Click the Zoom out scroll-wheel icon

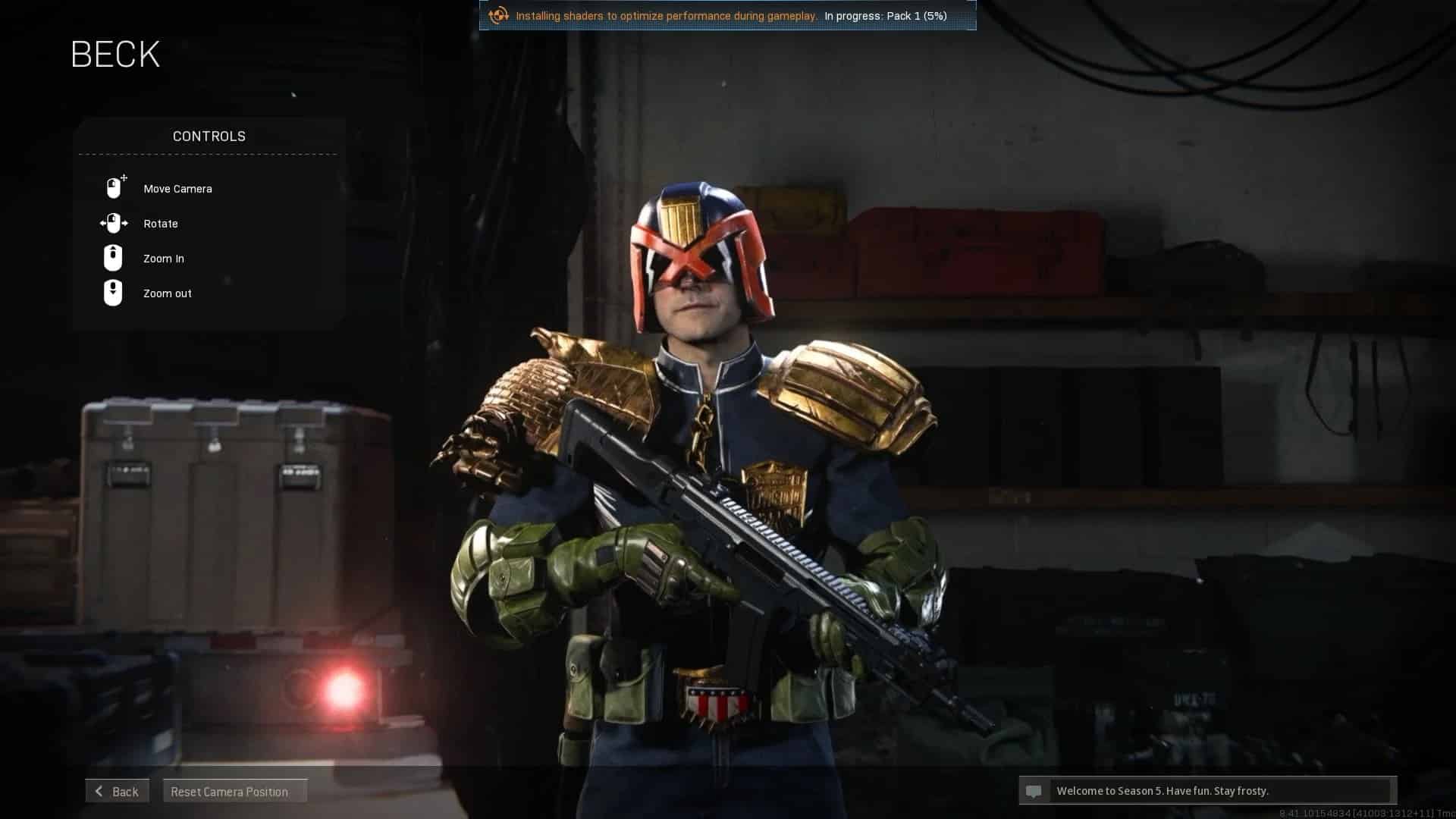point(113,293)
